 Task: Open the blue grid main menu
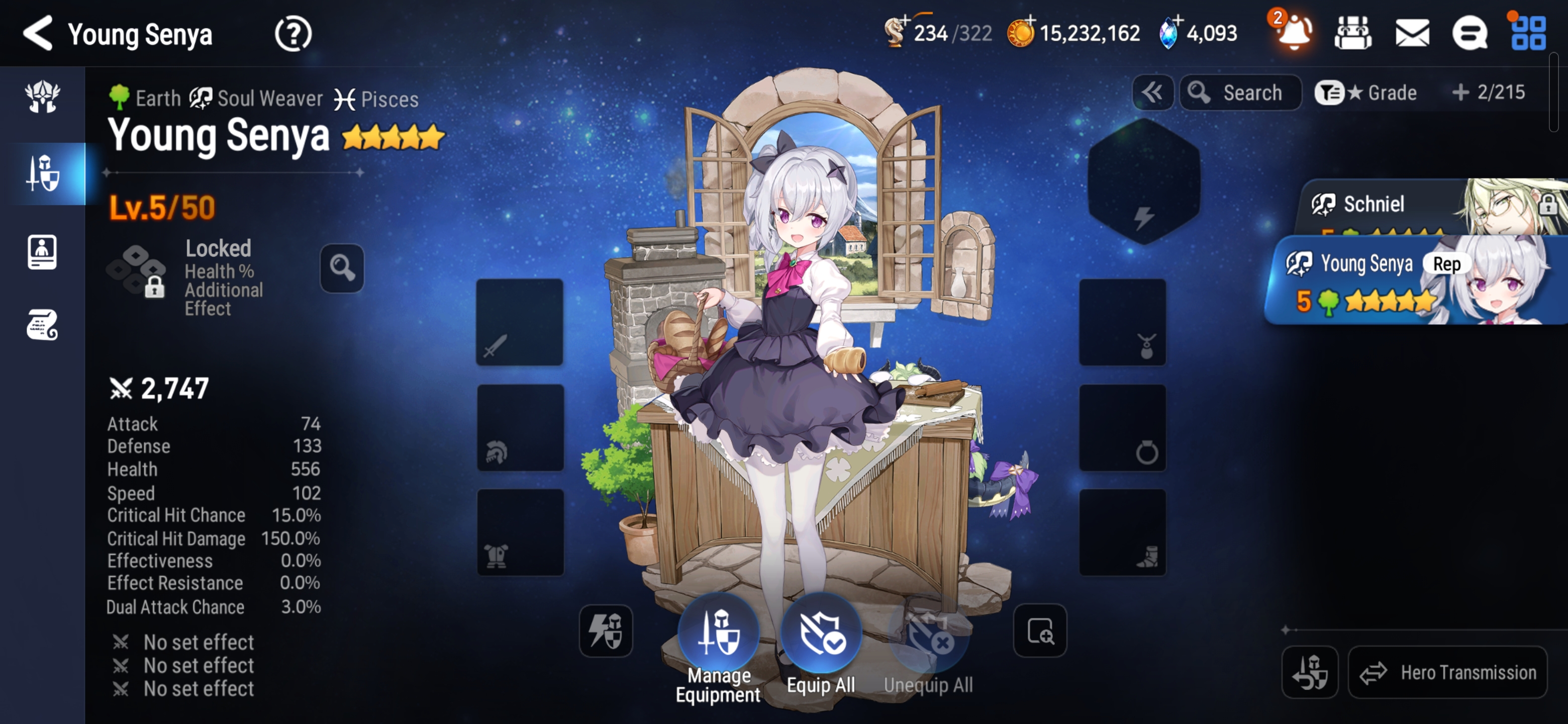click(1528, 33)
